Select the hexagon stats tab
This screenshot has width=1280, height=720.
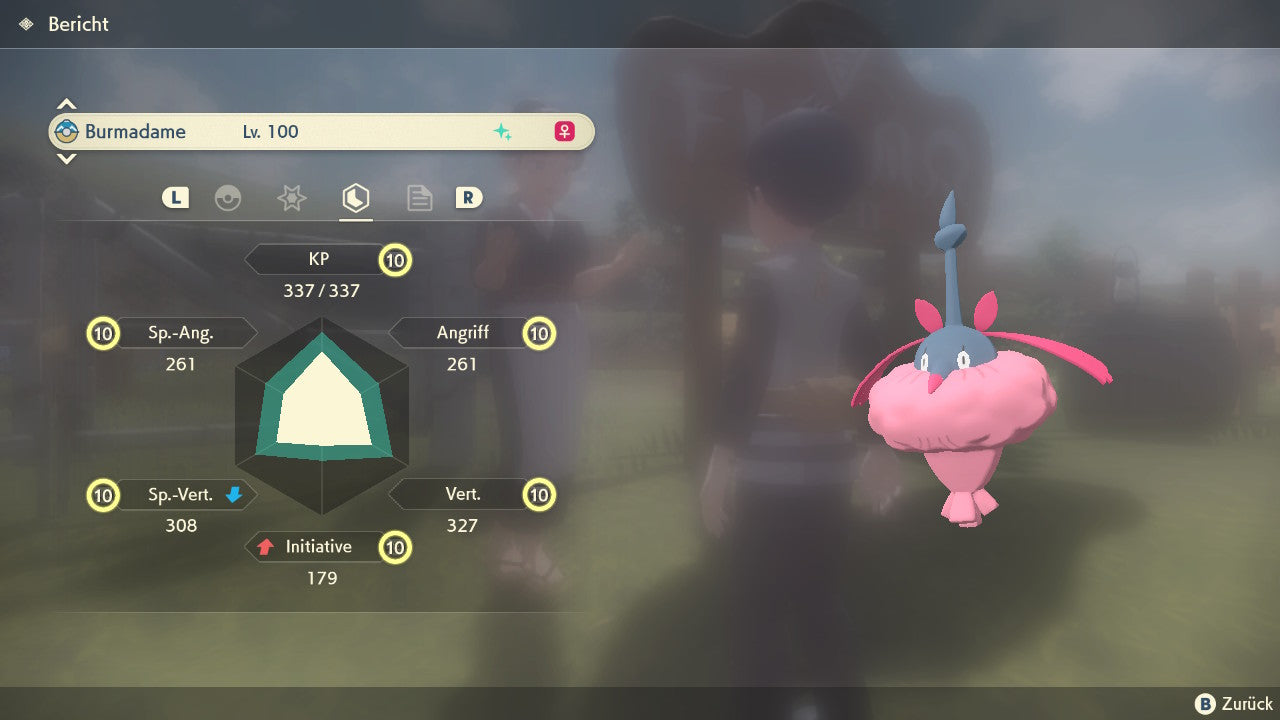tap(355, 198)
